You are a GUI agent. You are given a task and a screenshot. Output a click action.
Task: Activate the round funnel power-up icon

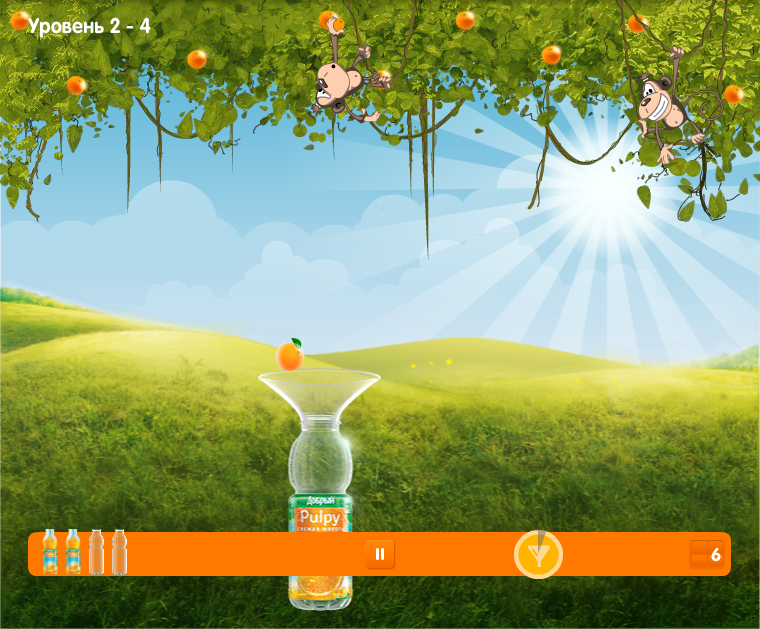(538, 554)
